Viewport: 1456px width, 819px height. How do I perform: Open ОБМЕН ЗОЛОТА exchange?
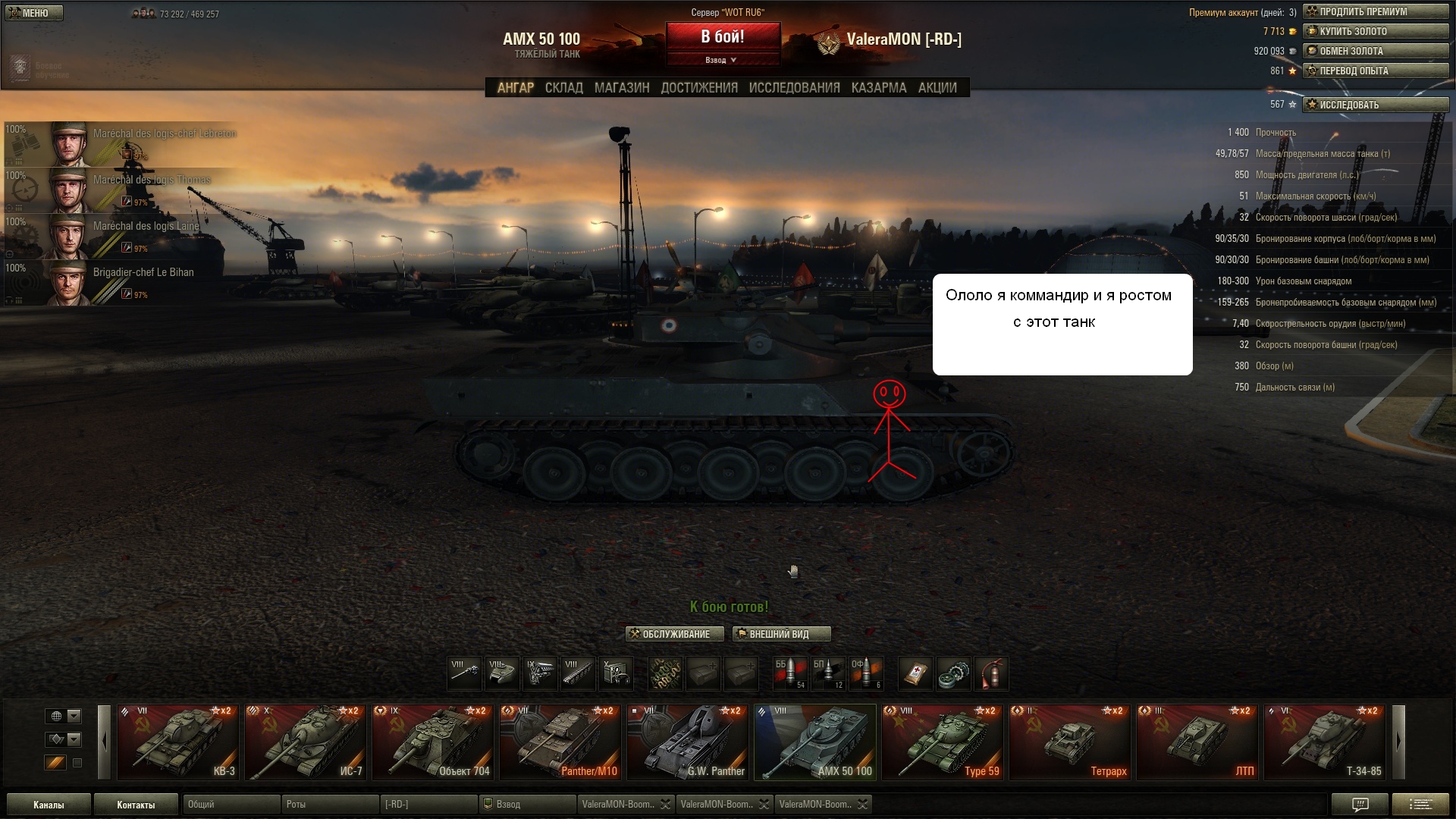click(x=1376, y=51)
